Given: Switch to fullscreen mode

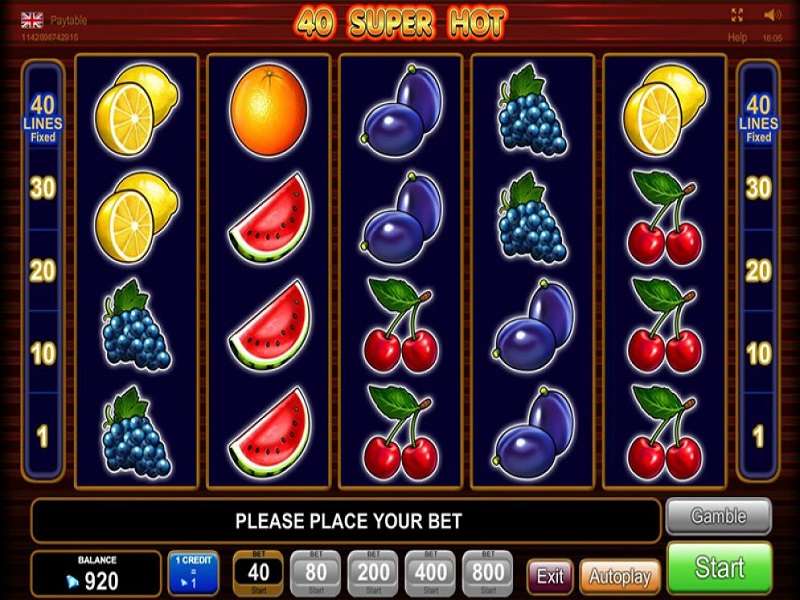Looking at the screenshot, I should (737, 15).
